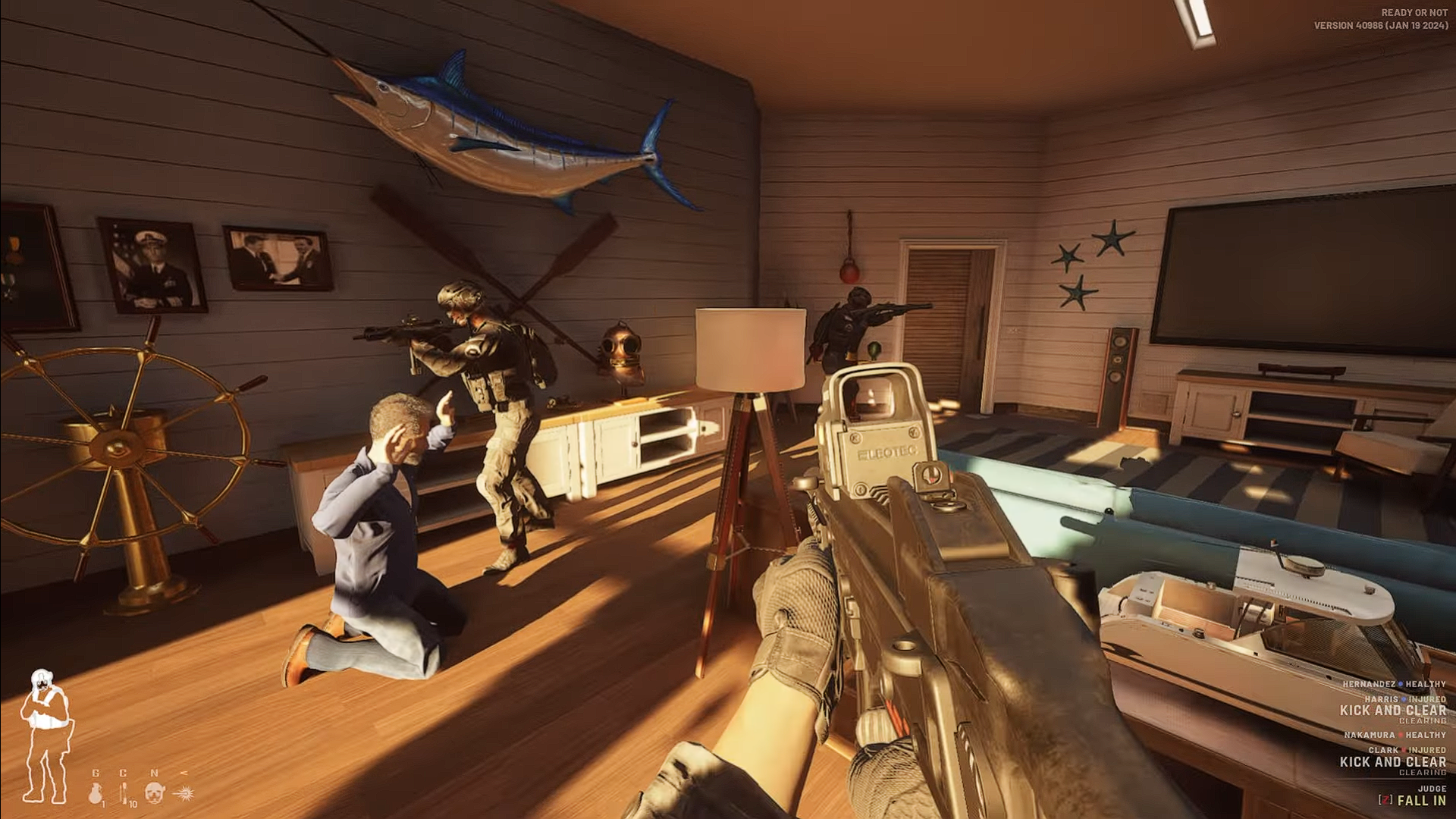Toggle the head-shaped headwear icon
1456x819 pixels.
155,792
